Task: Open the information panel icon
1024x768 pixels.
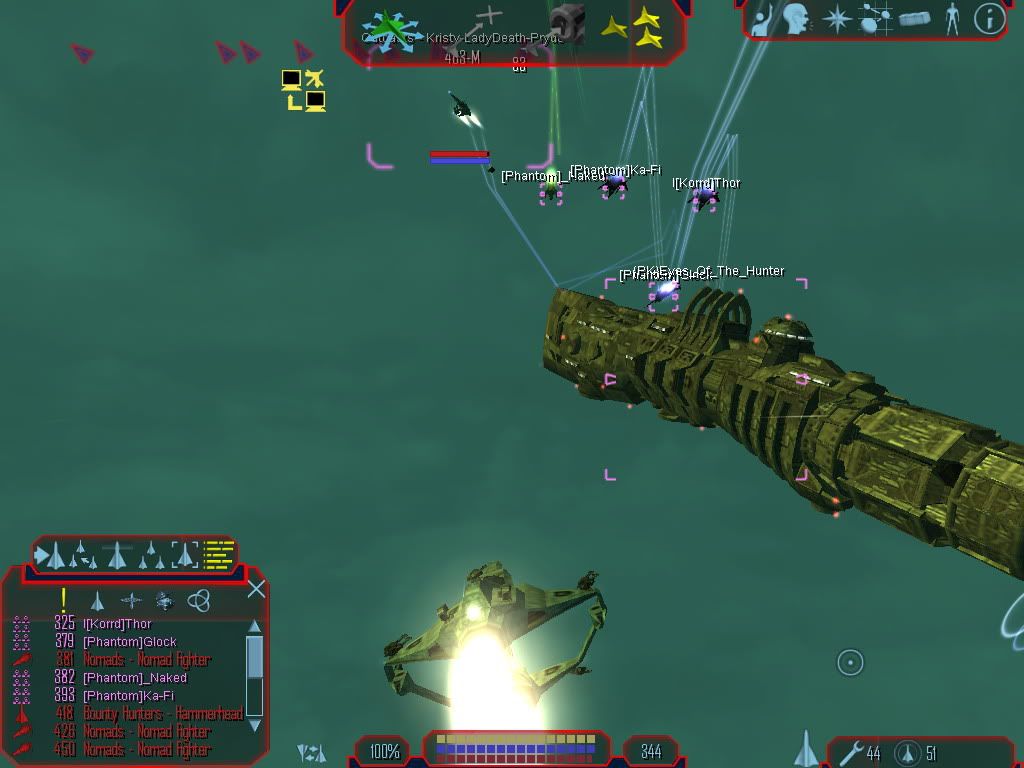Action: coord(989,19)
